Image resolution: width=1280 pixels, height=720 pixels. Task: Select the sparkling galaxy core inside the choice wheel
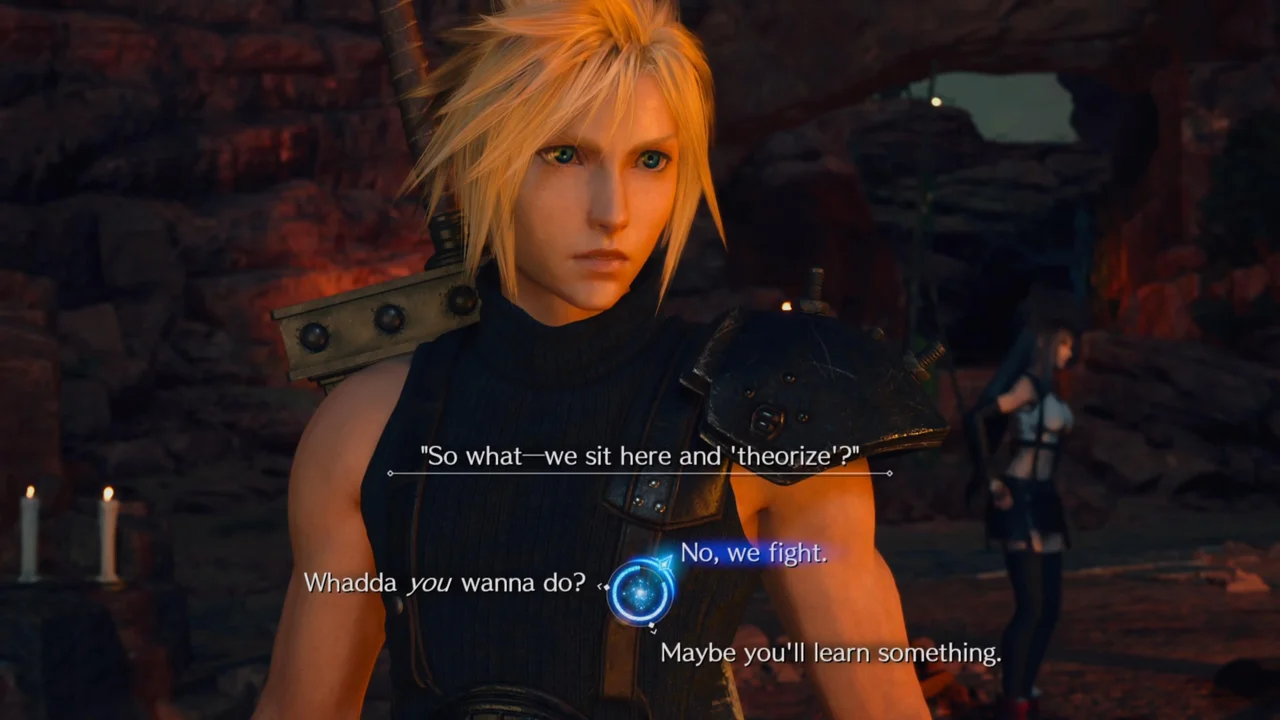point(641,592)
